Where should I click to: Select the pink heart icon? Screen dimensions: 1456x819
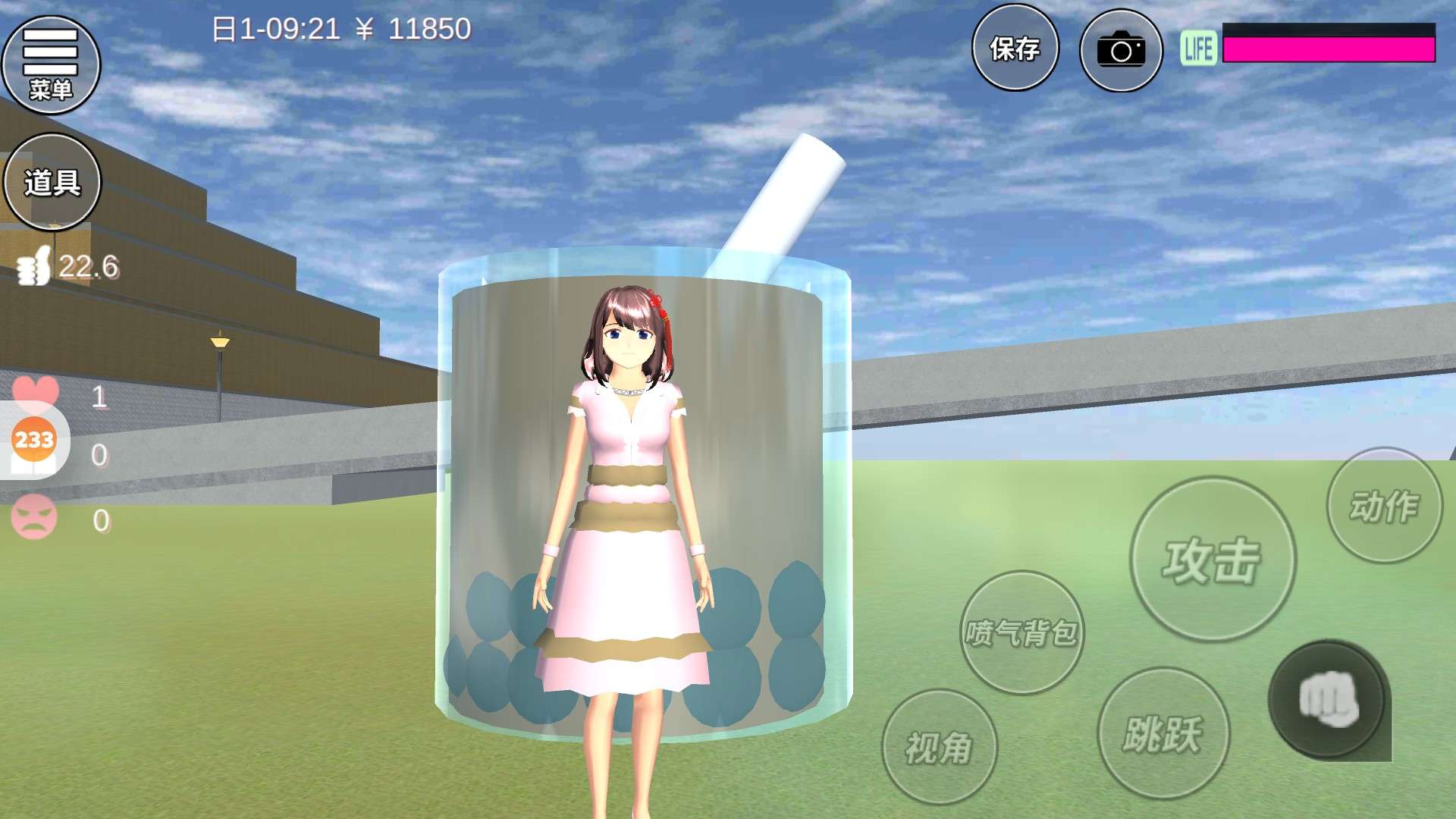tap(36, 391)
